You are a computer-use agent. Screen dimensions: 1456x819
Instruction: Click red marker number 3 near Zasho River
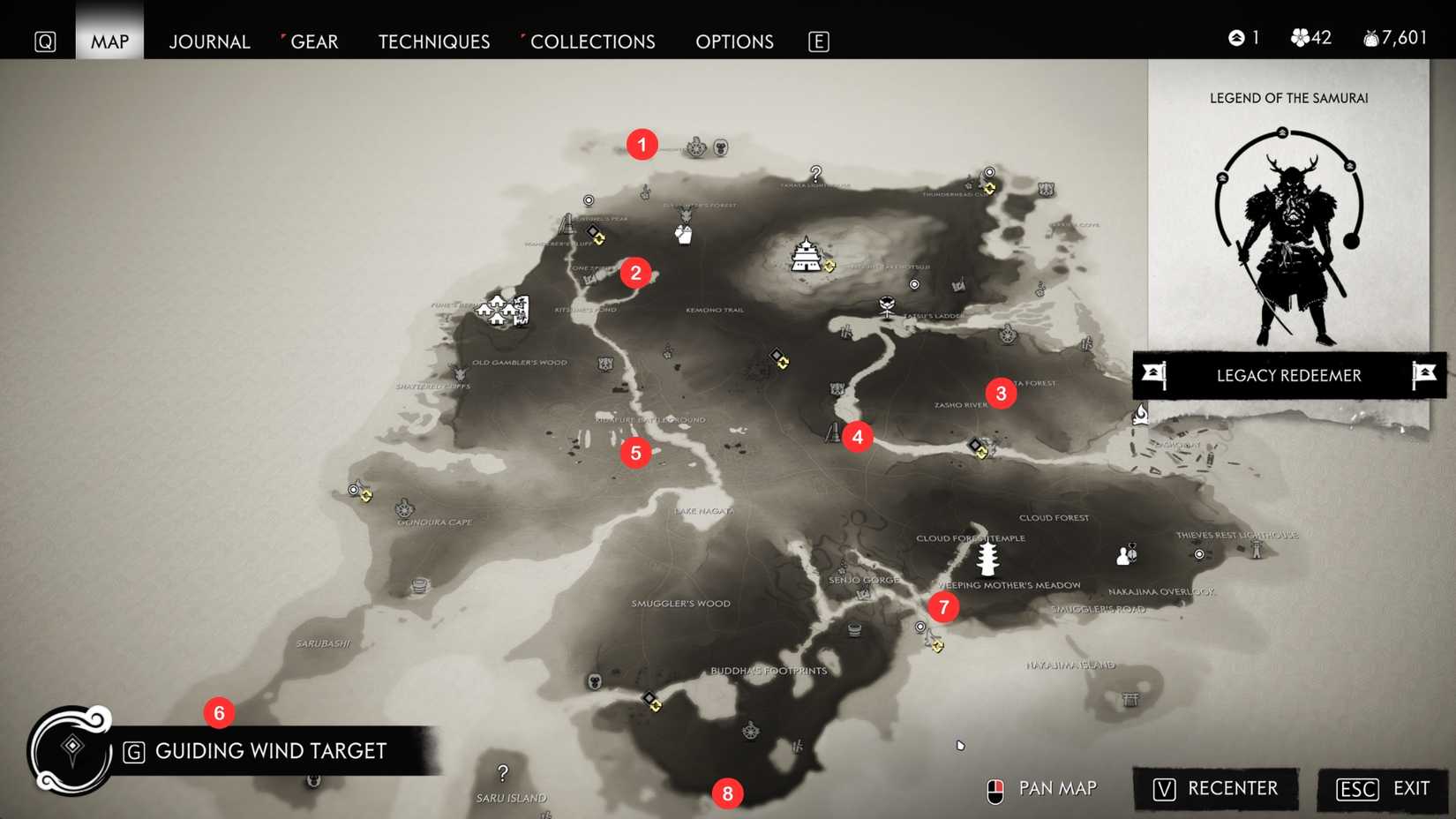[1001, 394]
